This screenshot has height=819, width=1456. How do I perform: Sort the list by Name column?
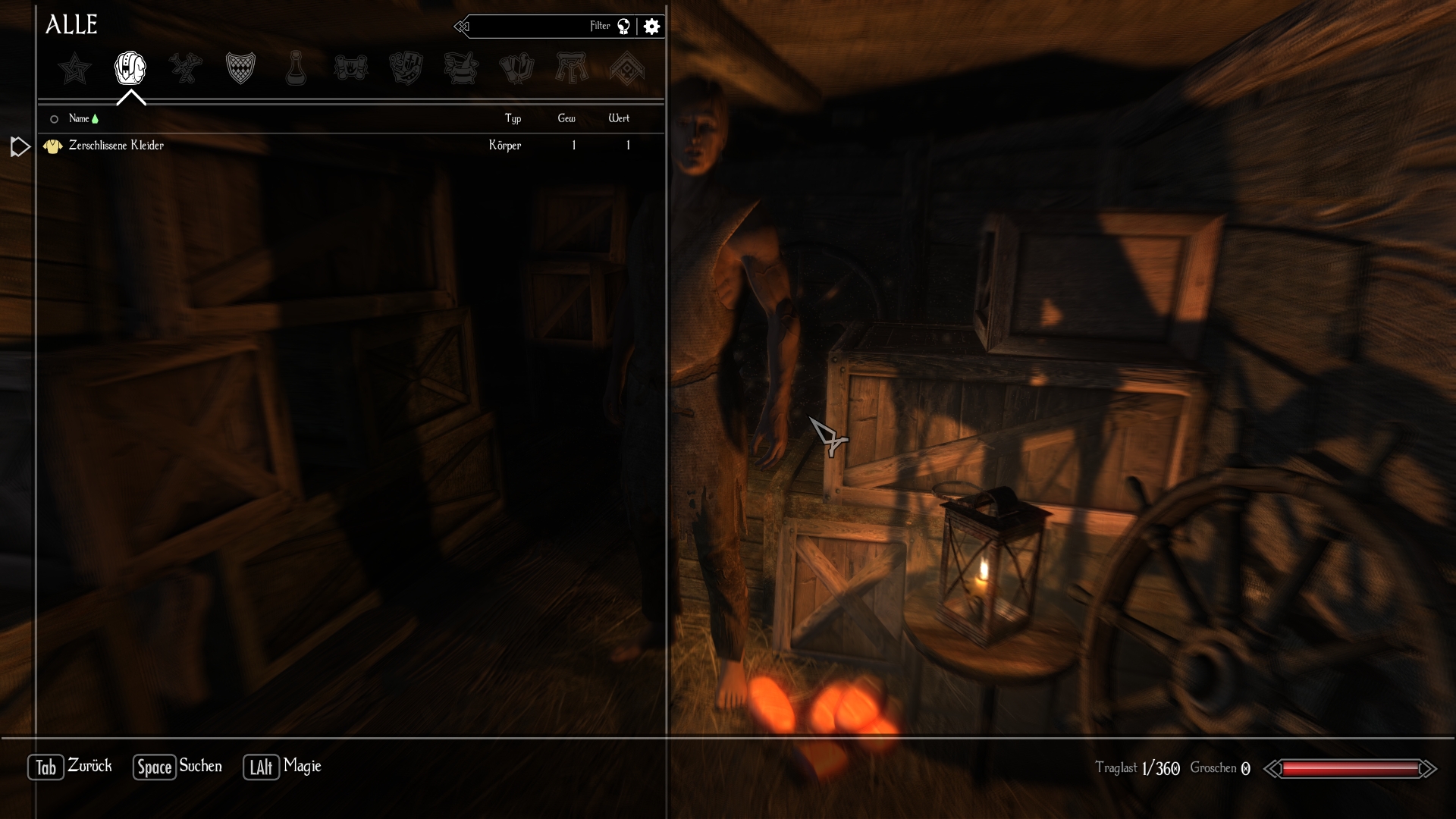pos(79,118)
